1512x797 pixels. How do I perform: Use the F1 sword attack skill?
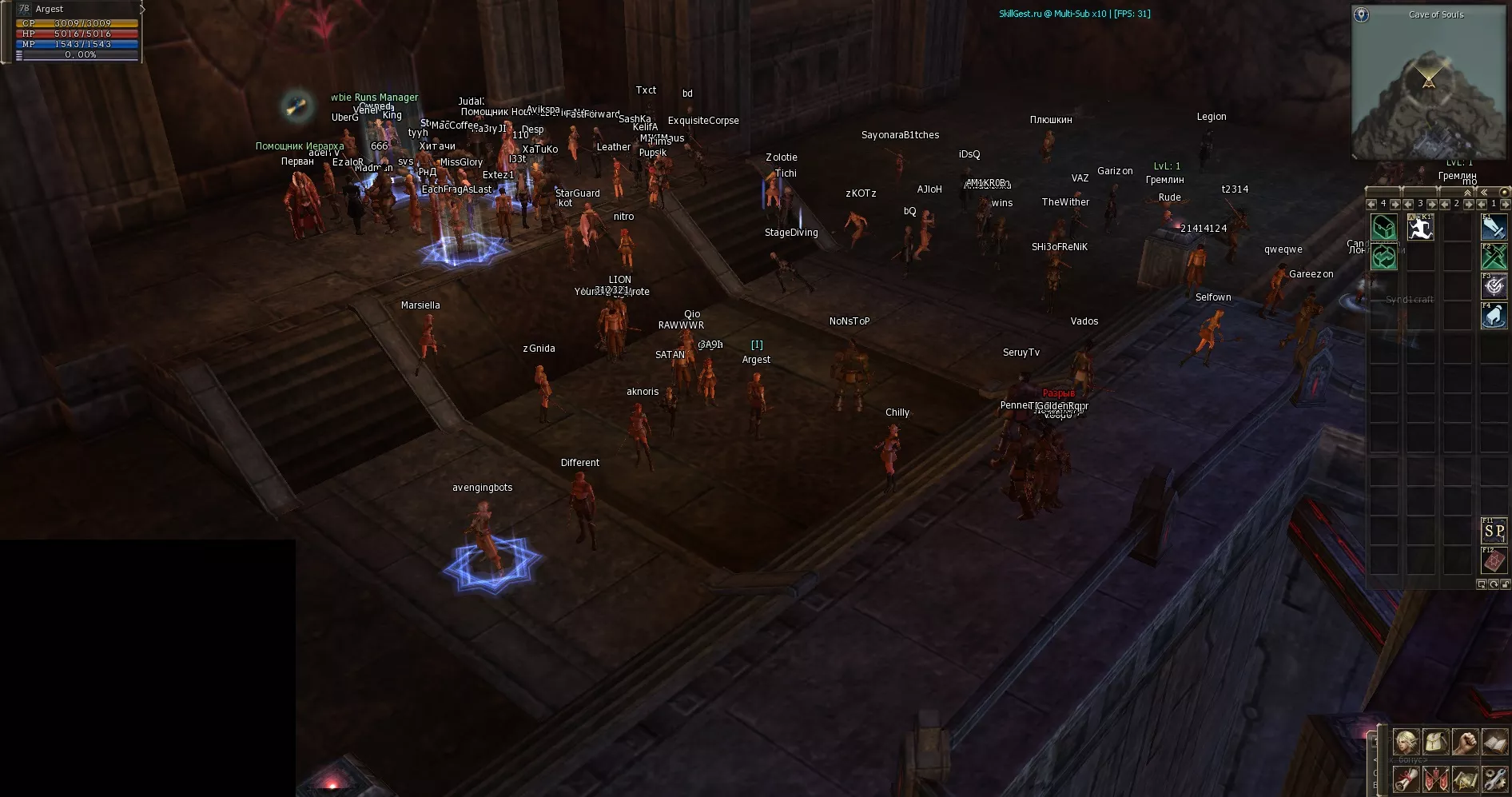pos(1494,227)
